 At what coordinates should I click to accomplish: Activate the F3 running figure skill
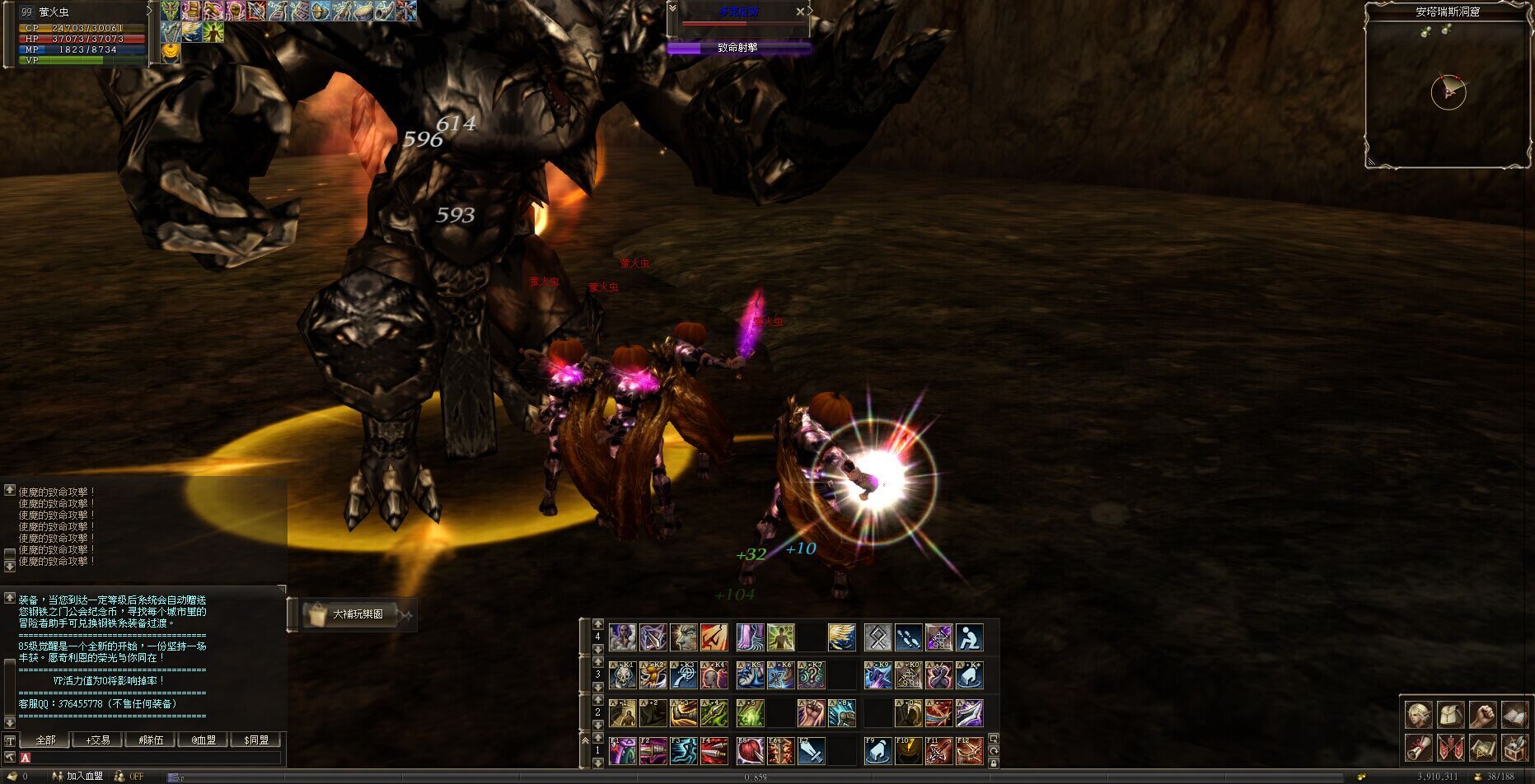point(684,751)
